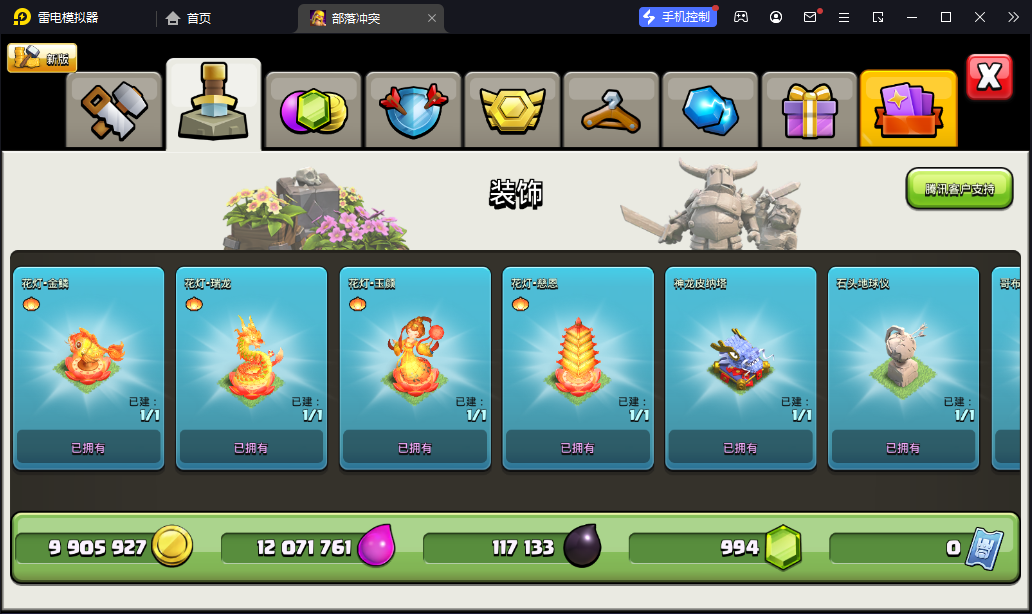Switch to the resources gem and coin tab
Image resolution: width=1032 pixels, height=614 pixels.
pyautogui.click(x=313, y=110)
